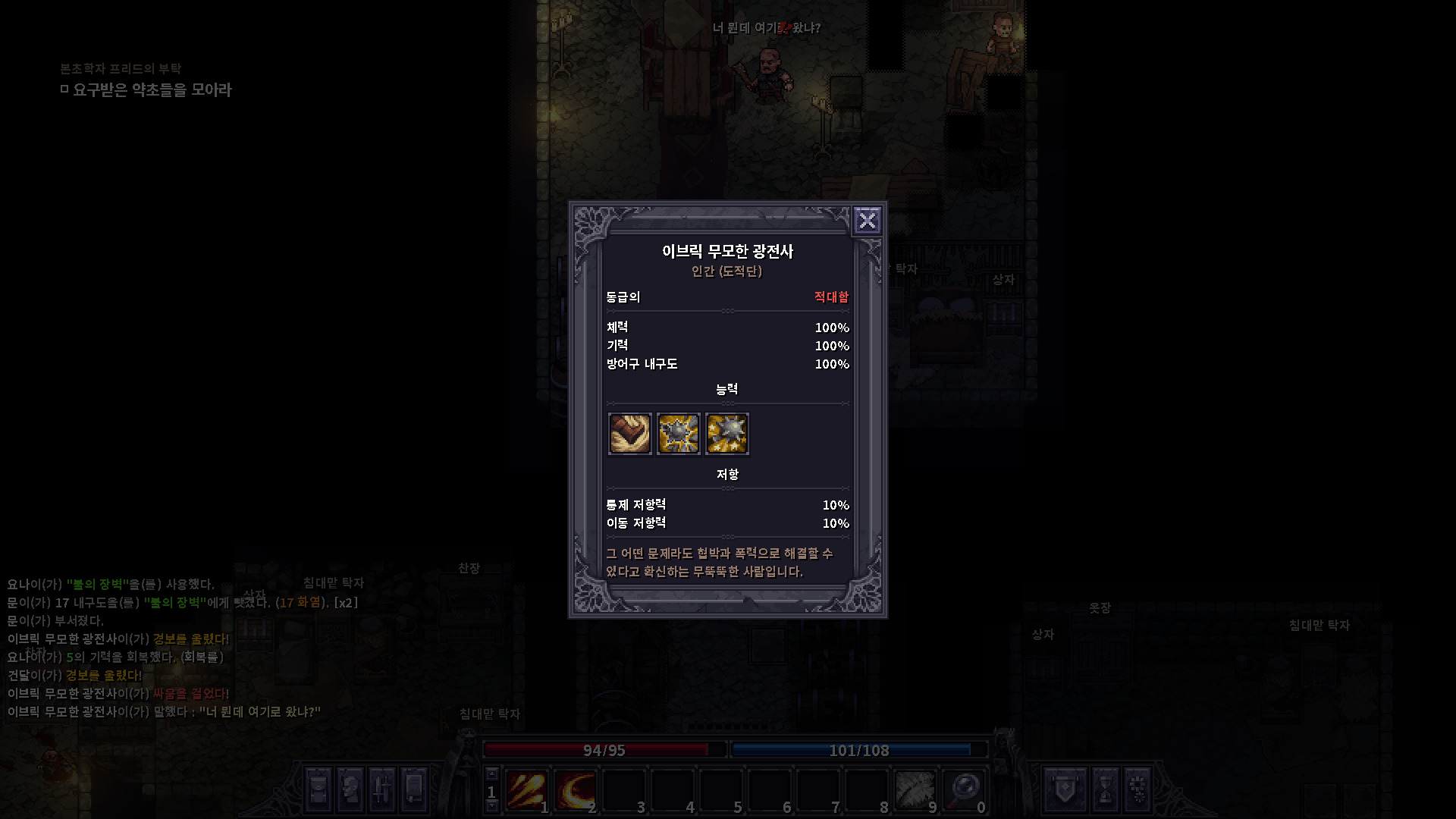Click the shield banner button

[1065, 789]
